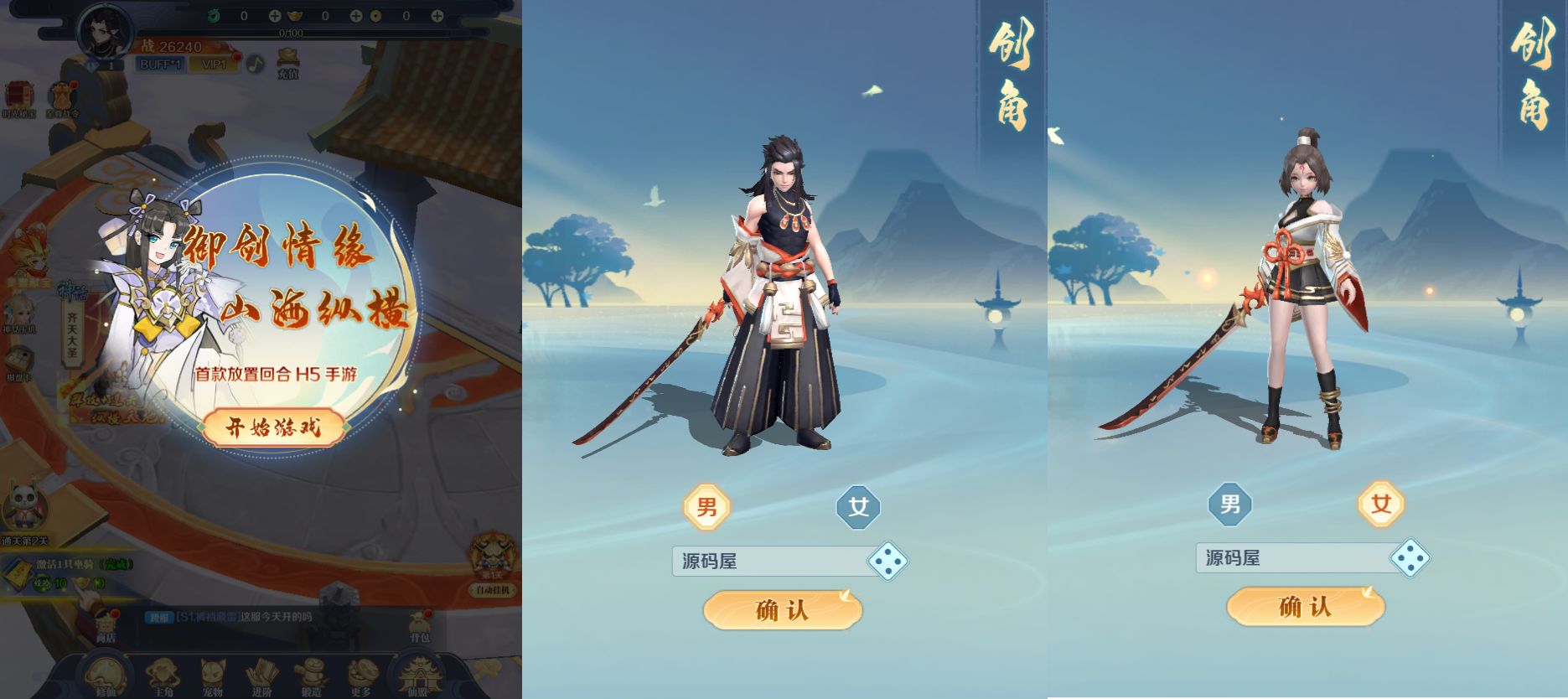Open the 锻造 forging icon
The width and height of the screenshot is (1568, 699).
[x=311, y=672]
